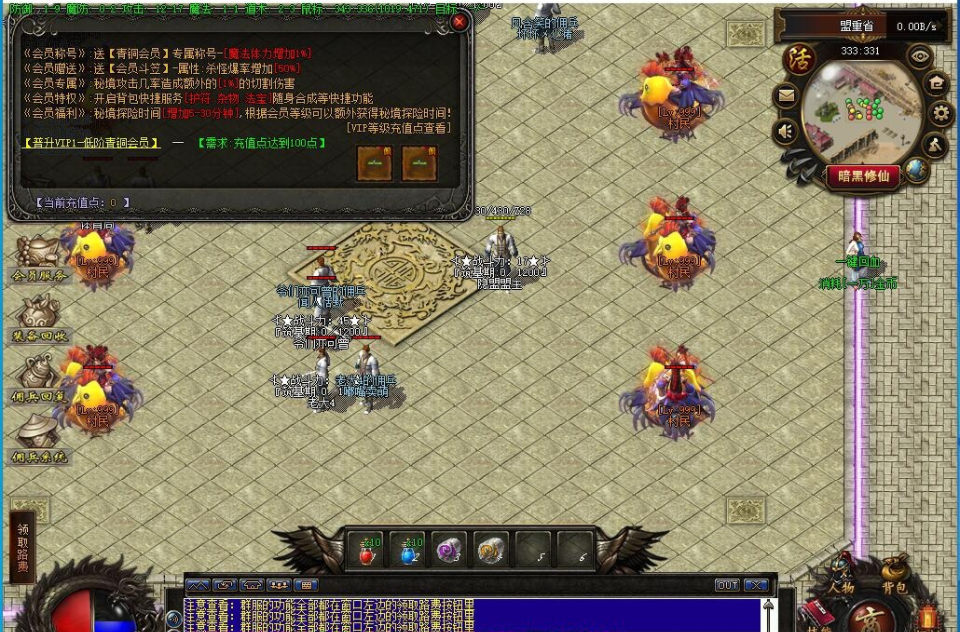Open the mail envelope icon

tap(786, 96)
